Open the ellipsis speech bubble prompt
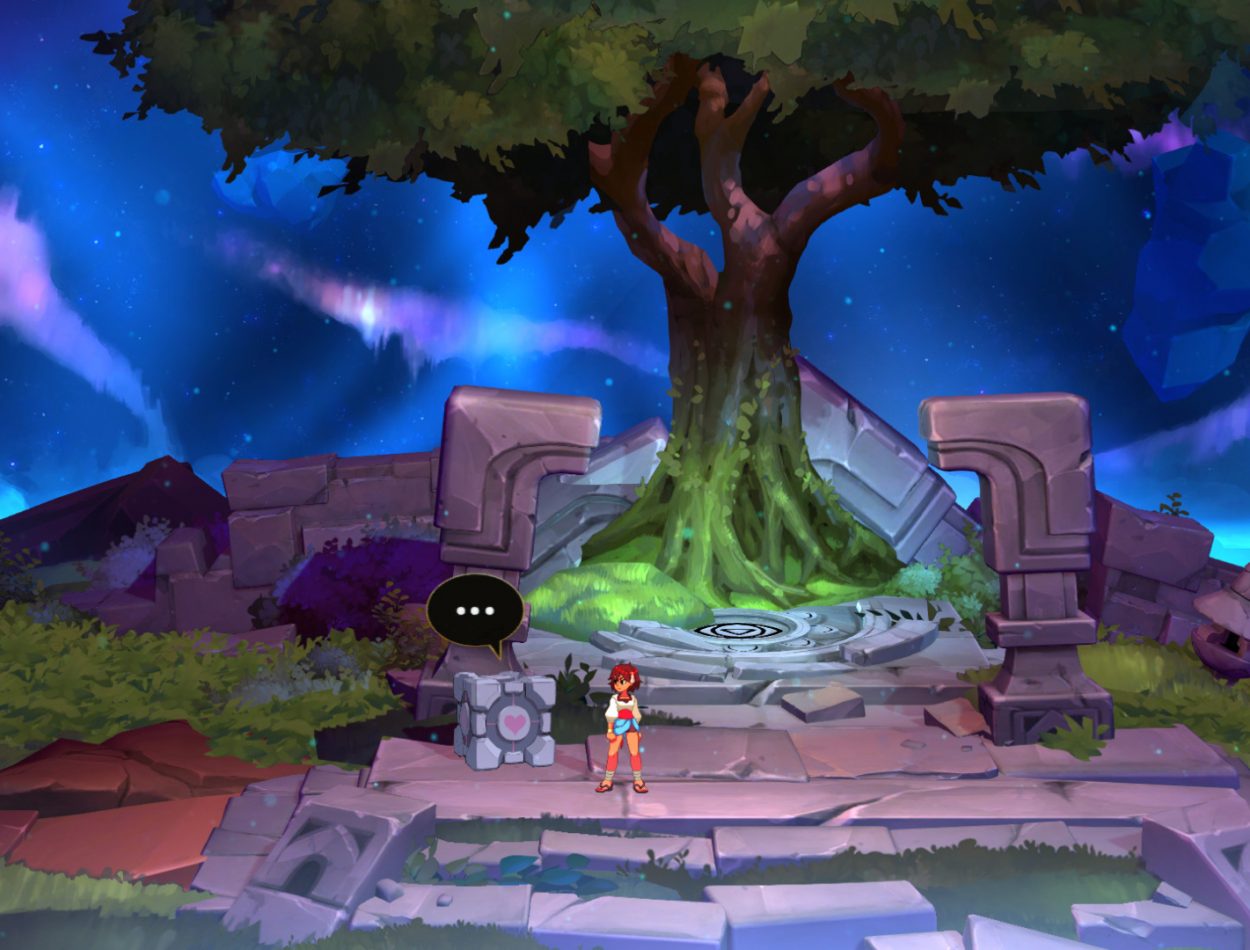Image resolution: width=1250 pixels, height=950 pixels. coord(475,611)
